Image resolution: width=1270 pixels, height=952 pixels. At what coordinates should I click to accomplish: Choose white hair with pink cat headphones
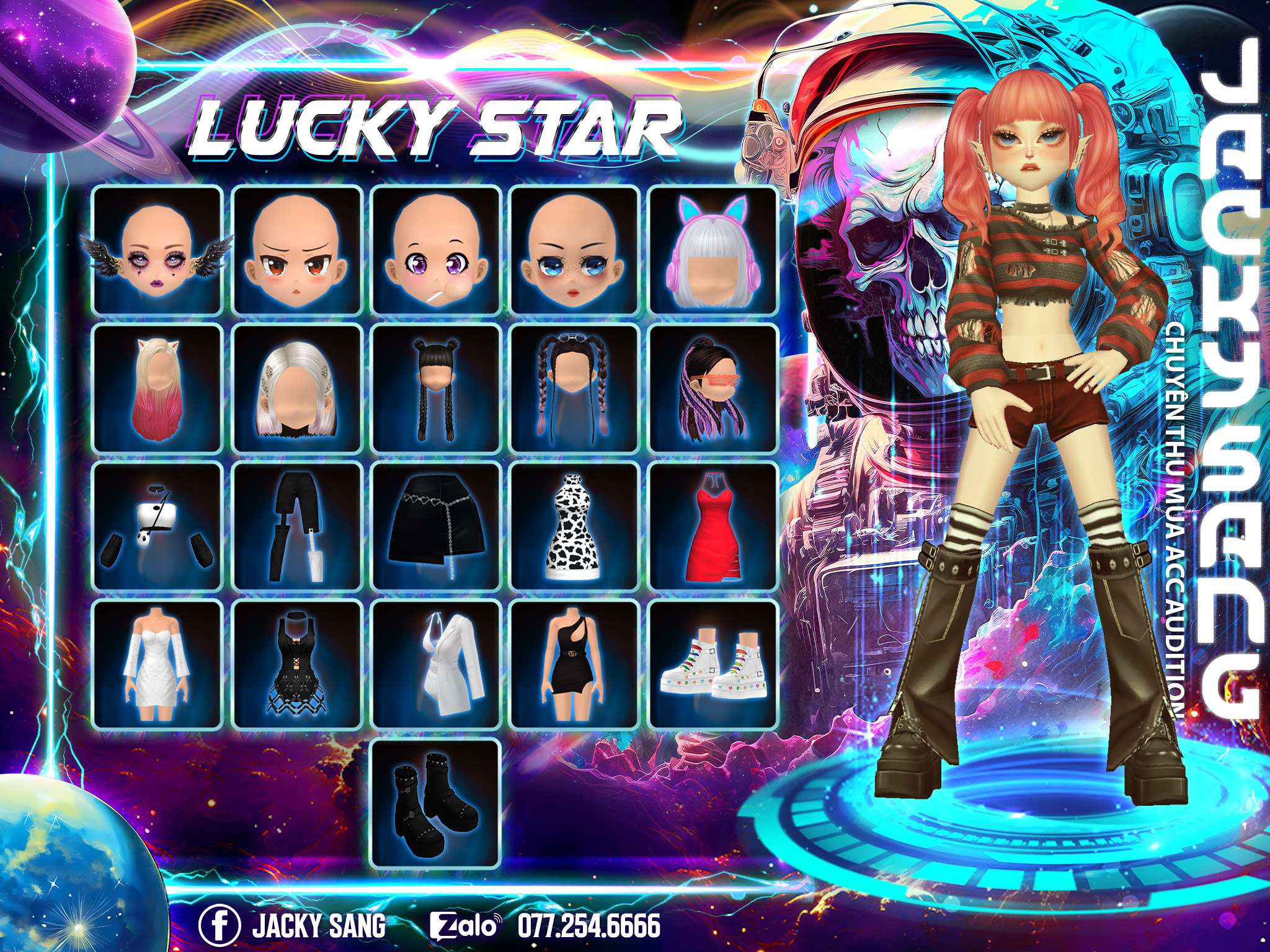tap(713, 251)
